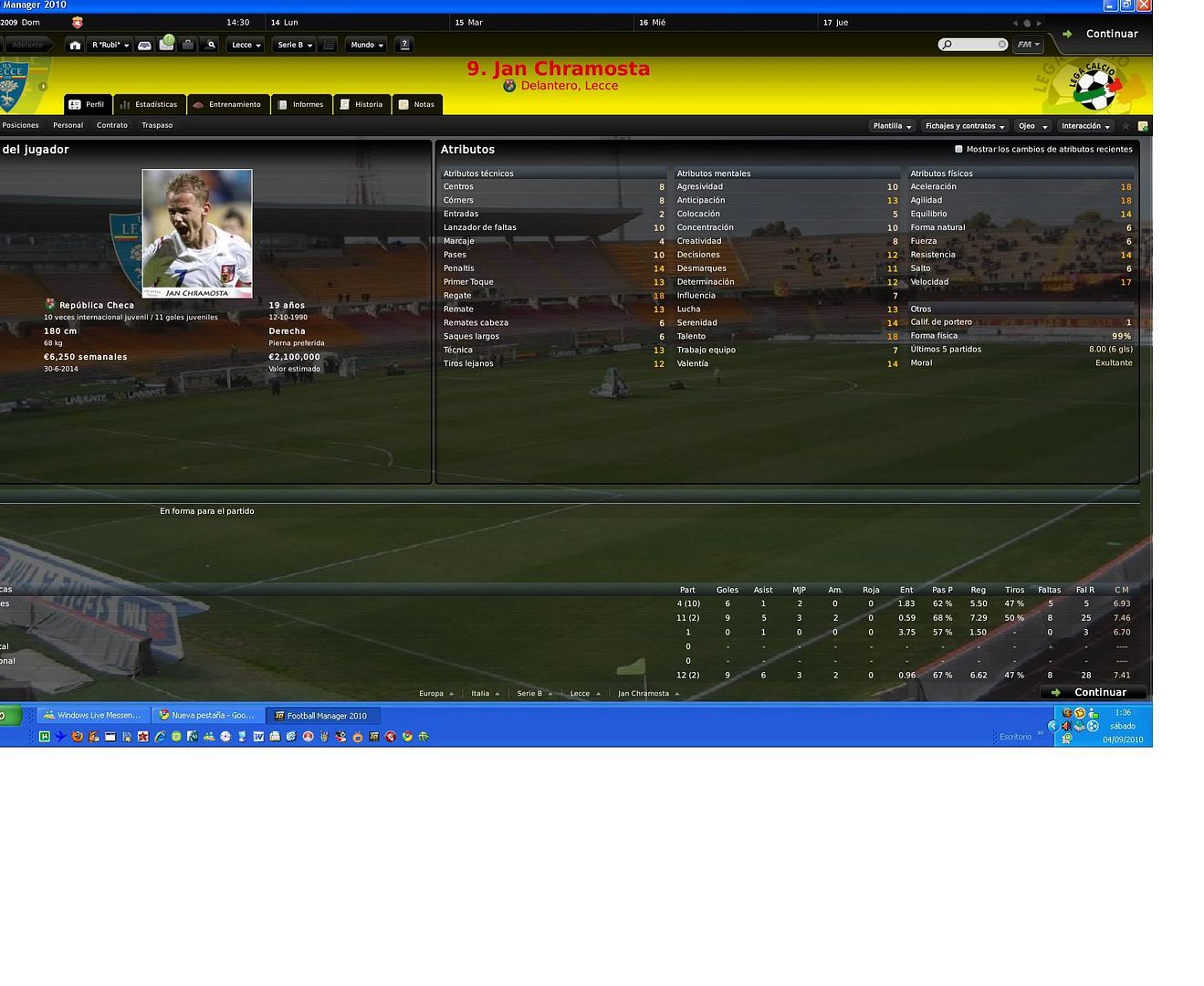Click into the search field
Image resolution: width=1204 pixels, height=986 pixels.
pyautogui.click(x=974, y=45)
